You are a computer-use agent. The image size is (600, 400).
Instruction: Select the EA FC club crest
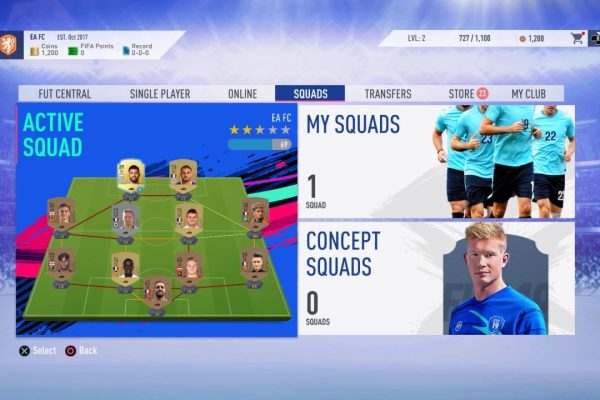[9, 45]
